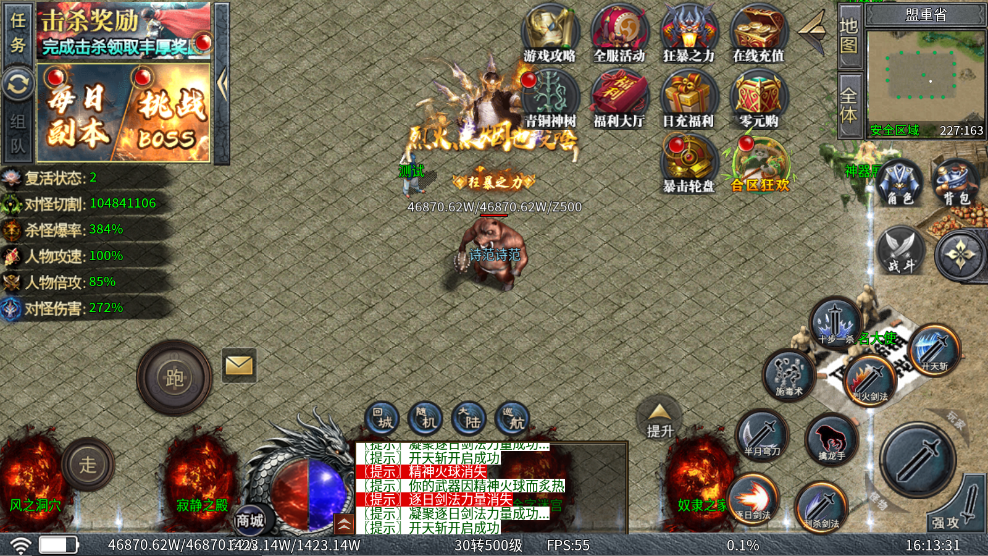Open the minimap of 盟重省
988x556 pixels.
pyautogui.click(x=925, y=80)
